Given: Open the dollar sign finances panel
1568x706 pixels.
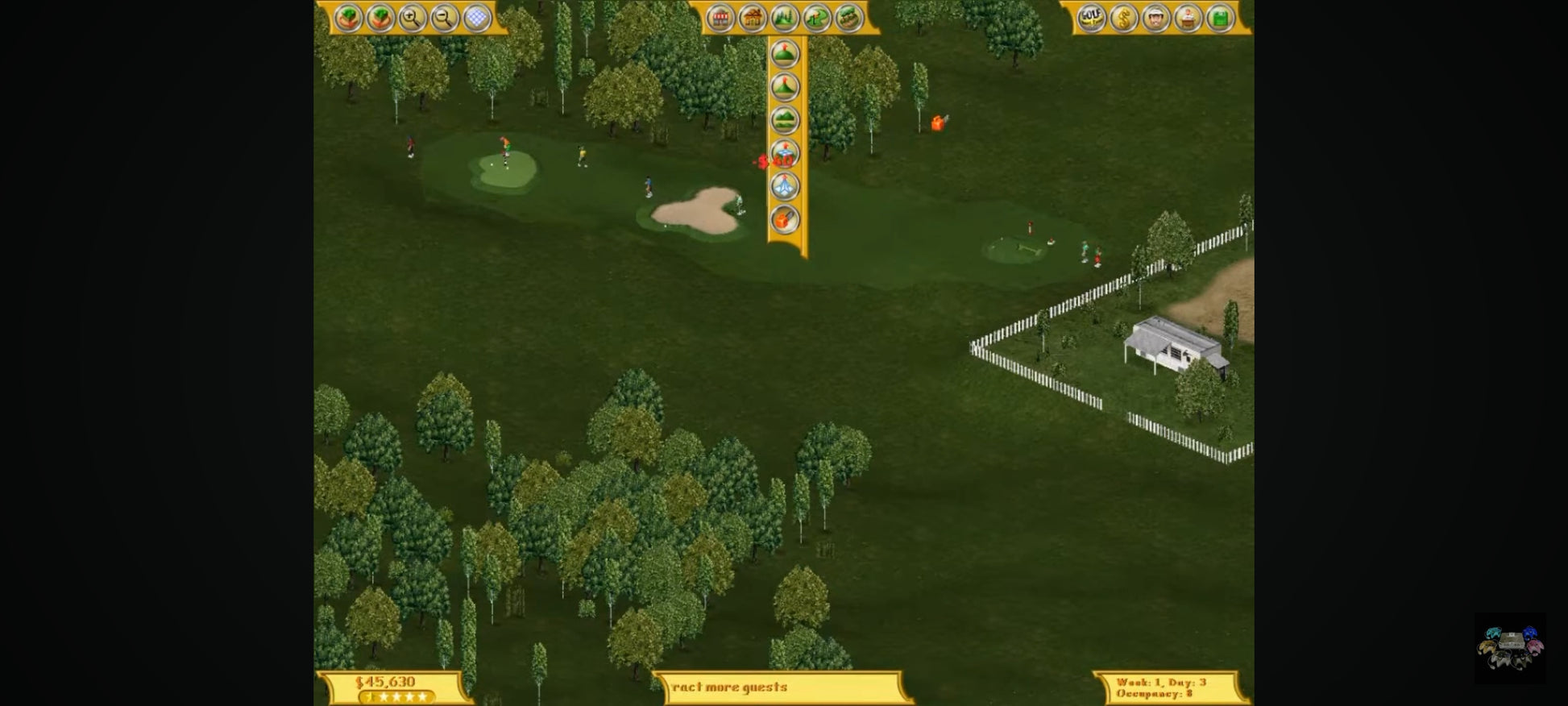Looking at the screenshot, I should click(x=1124, y=18).
